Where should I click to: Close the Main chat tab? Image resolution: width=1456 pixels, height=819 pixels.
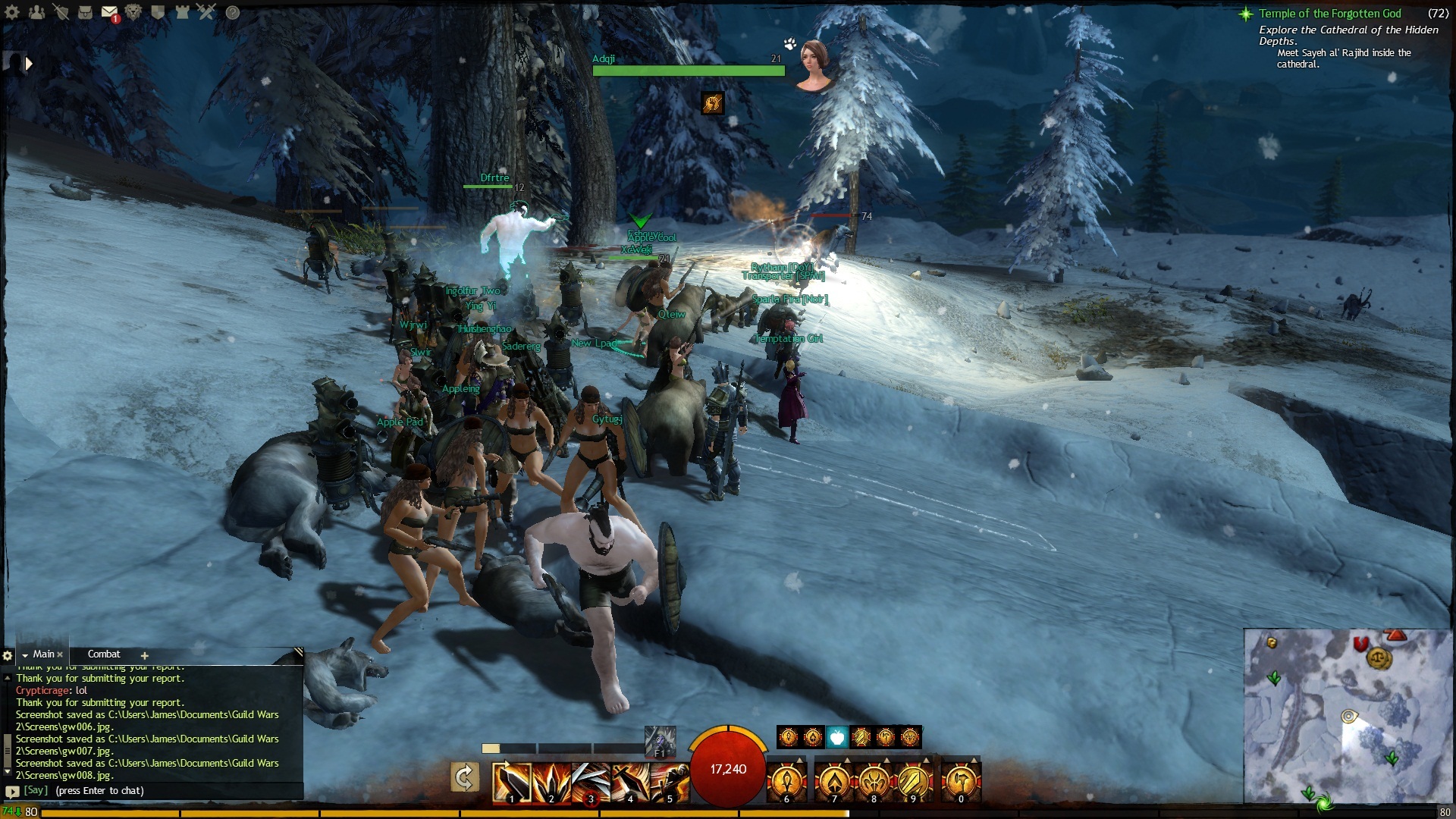click(x=60, y=654)
